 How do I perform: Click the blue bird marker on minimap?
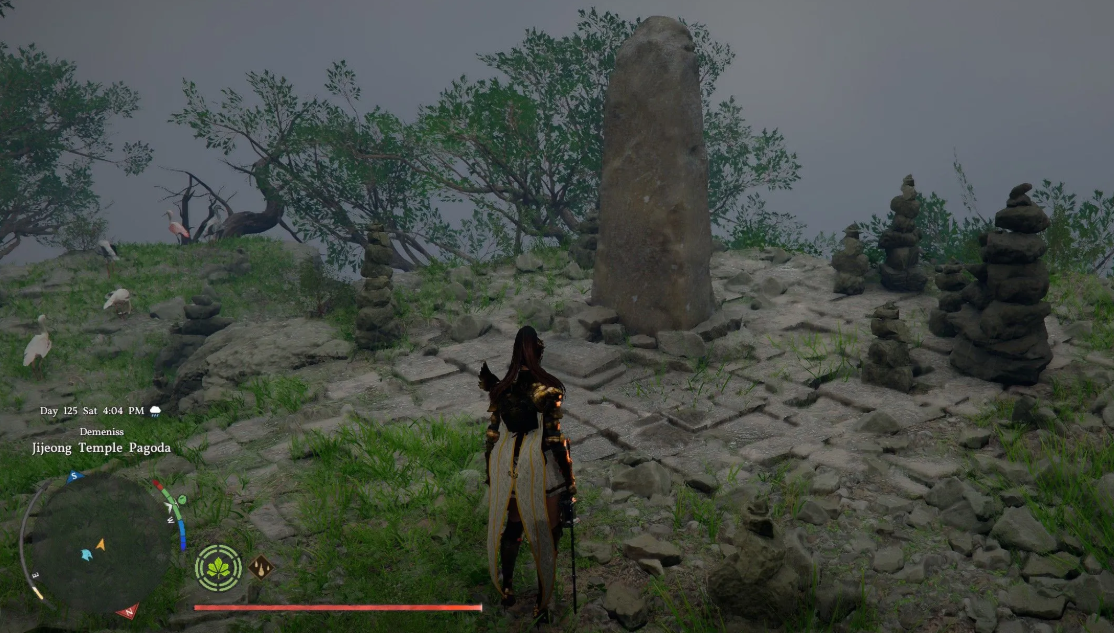[x=86, y=554]
